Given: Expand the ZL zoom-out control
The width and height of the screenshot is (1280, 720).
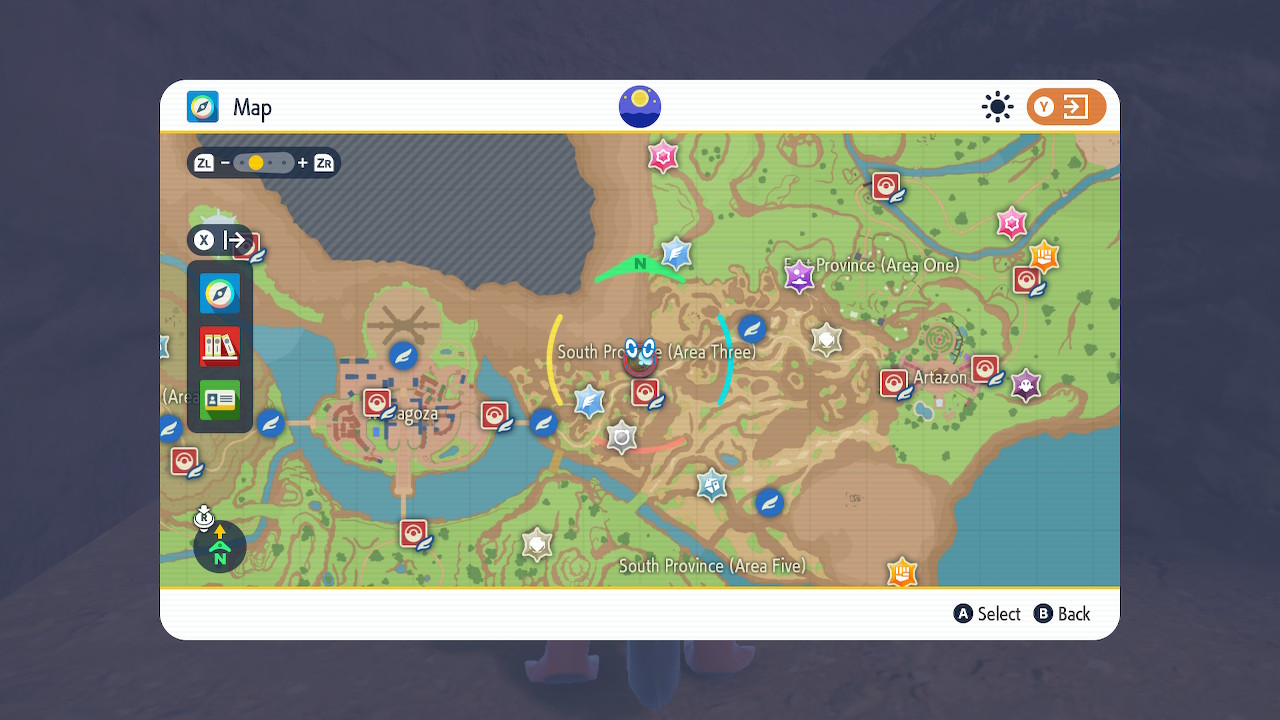Looking at the screenshot, I should [x=203, y=162].
